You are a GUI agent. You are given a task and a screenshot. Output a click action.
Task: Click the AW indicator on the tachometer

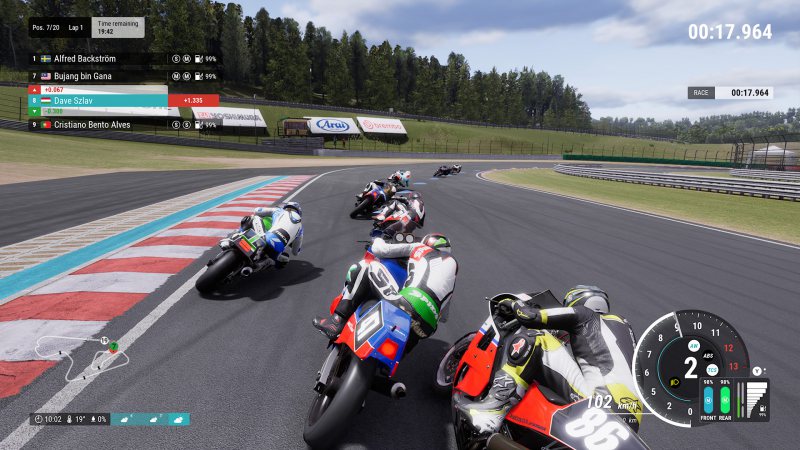pos(693,345)
